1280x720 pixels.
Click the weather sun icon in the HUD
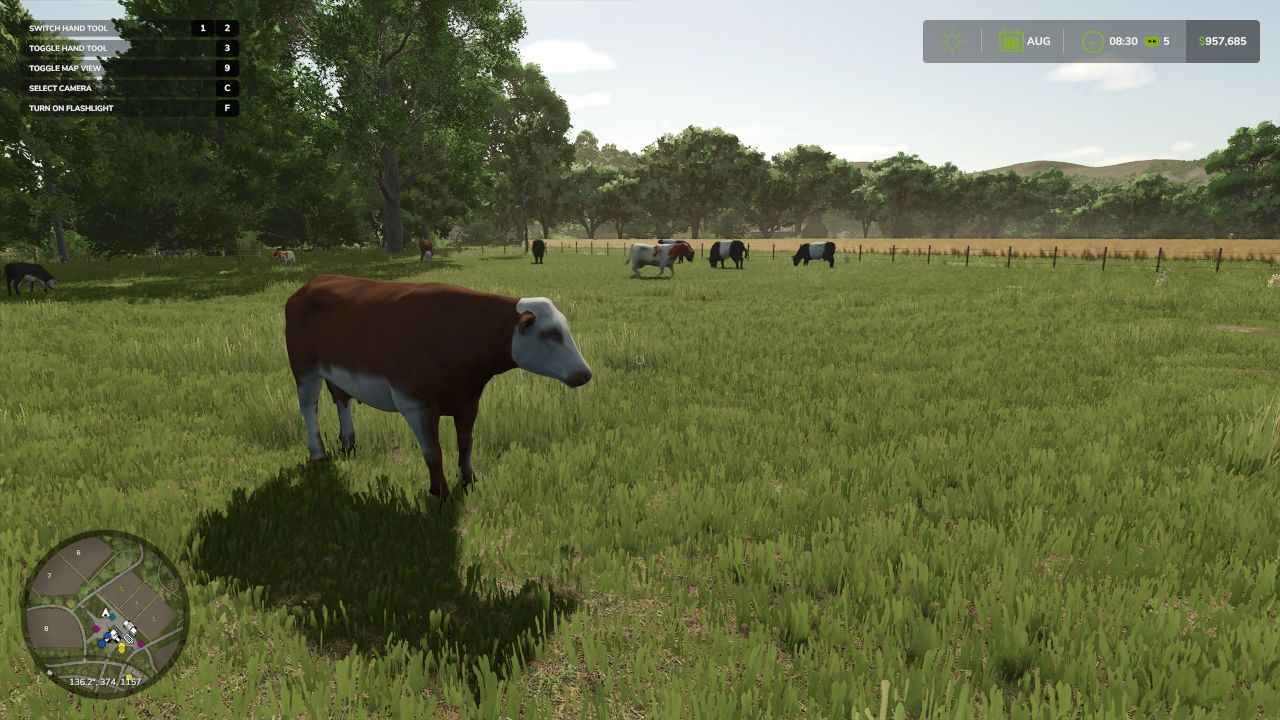(x=953, y=41)
